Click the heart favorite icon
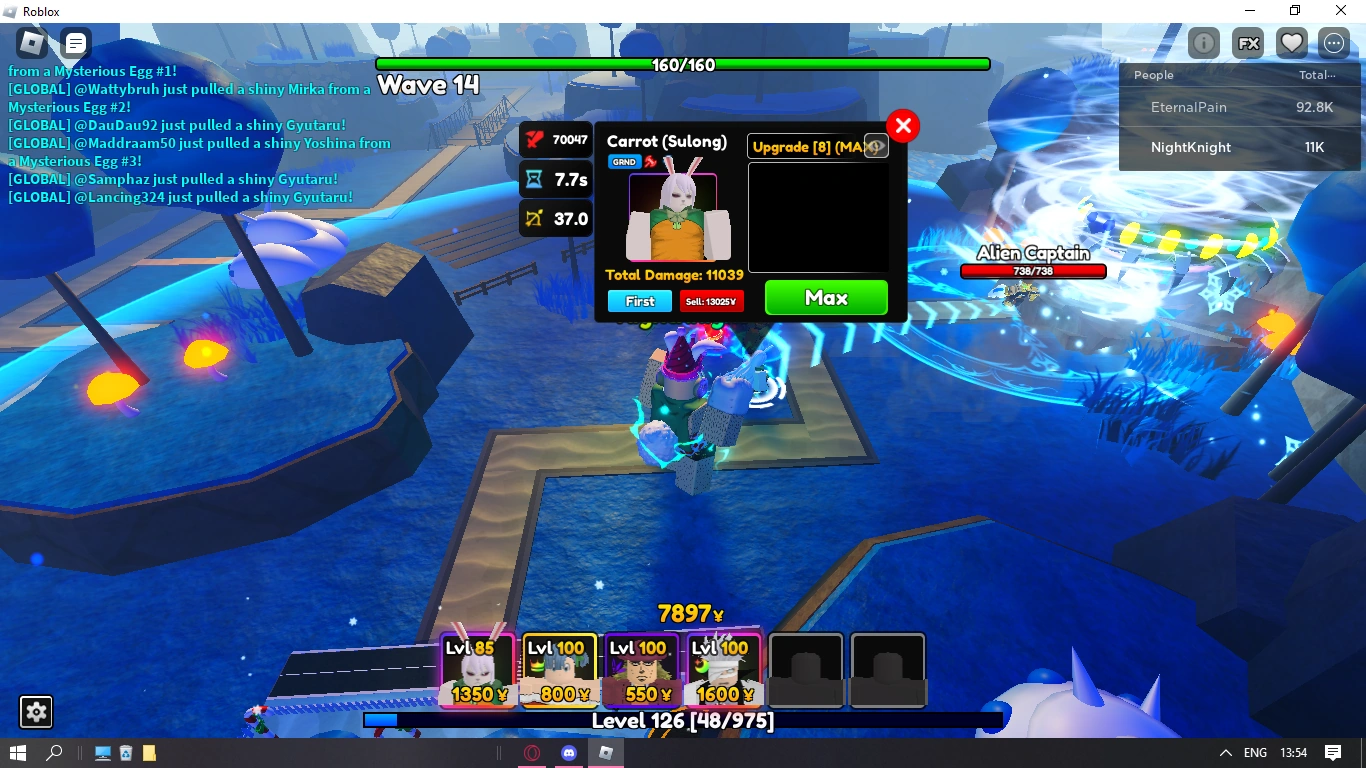The width and height of the screenshot is (1366, 768). click(x=1291, y=42)
